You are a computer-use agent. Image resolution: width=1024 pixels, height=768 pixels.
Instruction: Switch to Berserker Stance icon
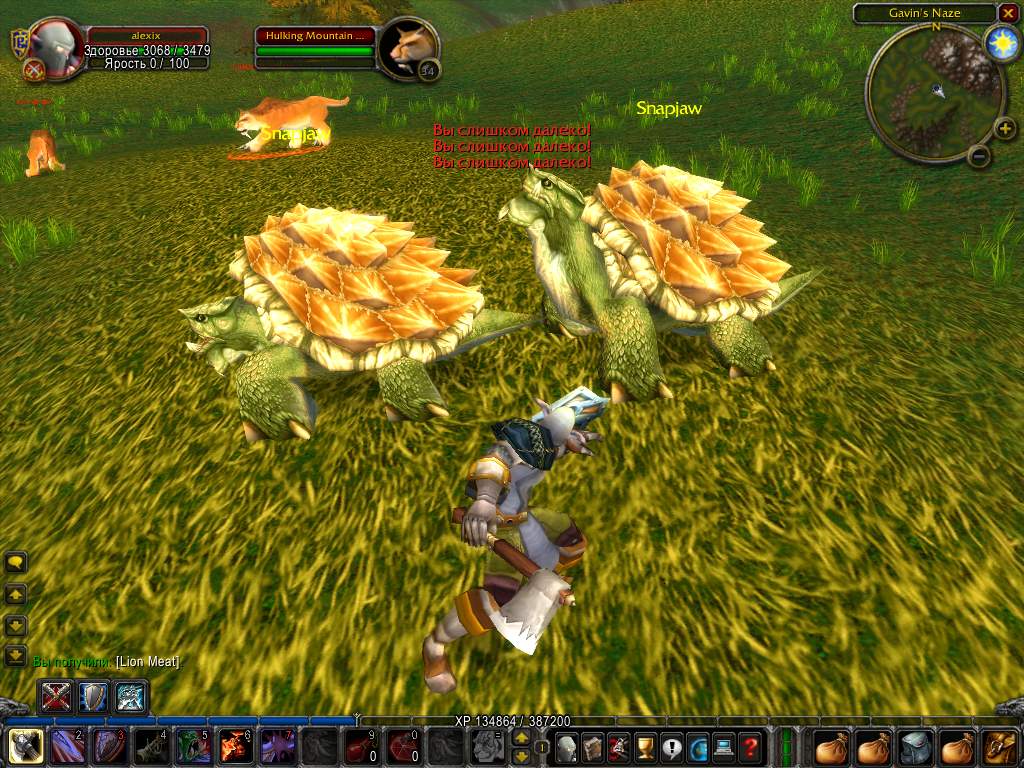(x=131, y=696)
